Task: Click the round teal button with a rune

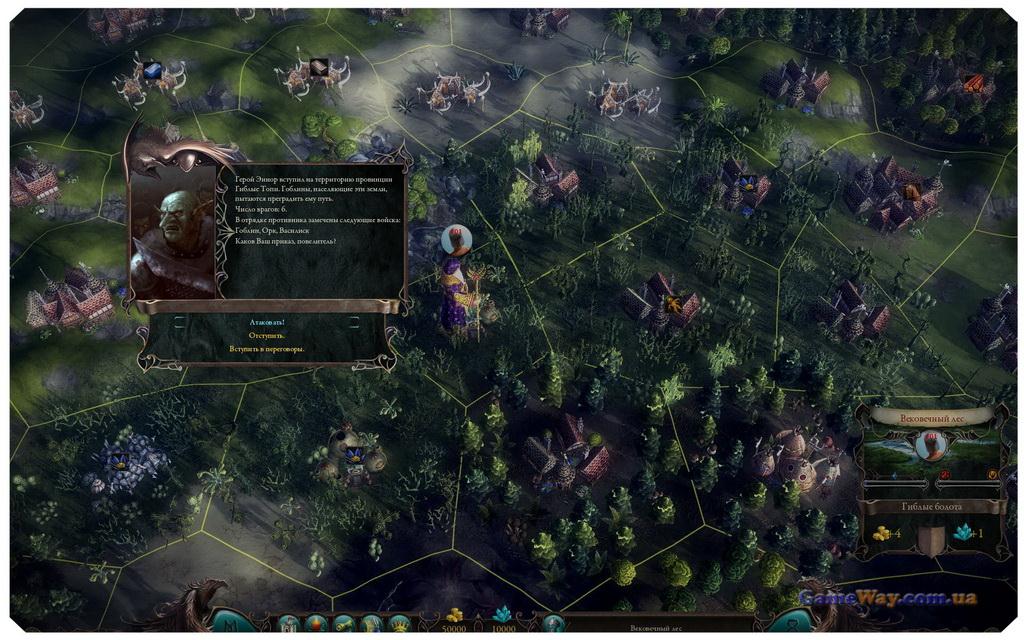Action: [229, 621]
